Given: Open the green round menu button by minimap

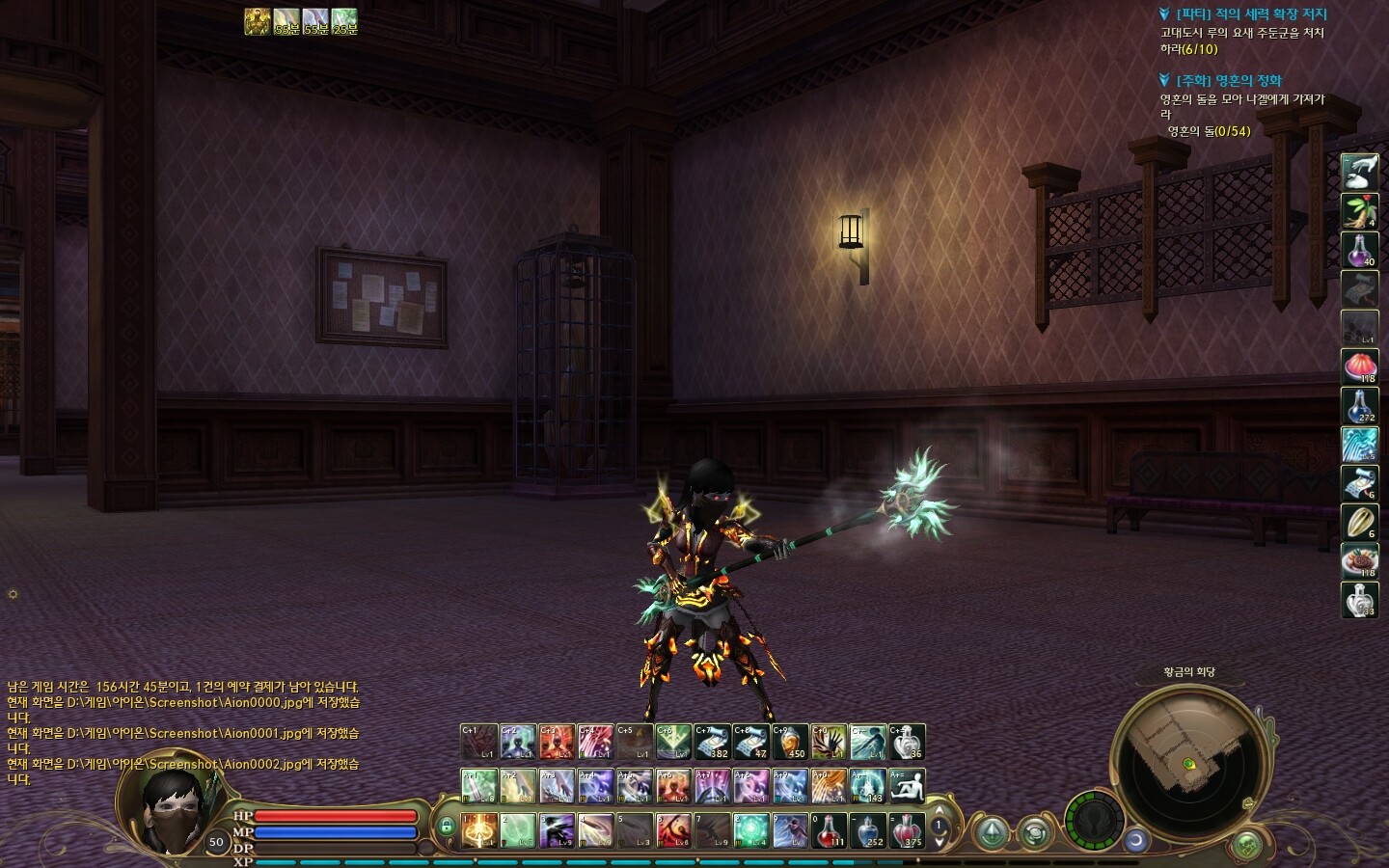Looking at the screenshot, I should 1246,844.
